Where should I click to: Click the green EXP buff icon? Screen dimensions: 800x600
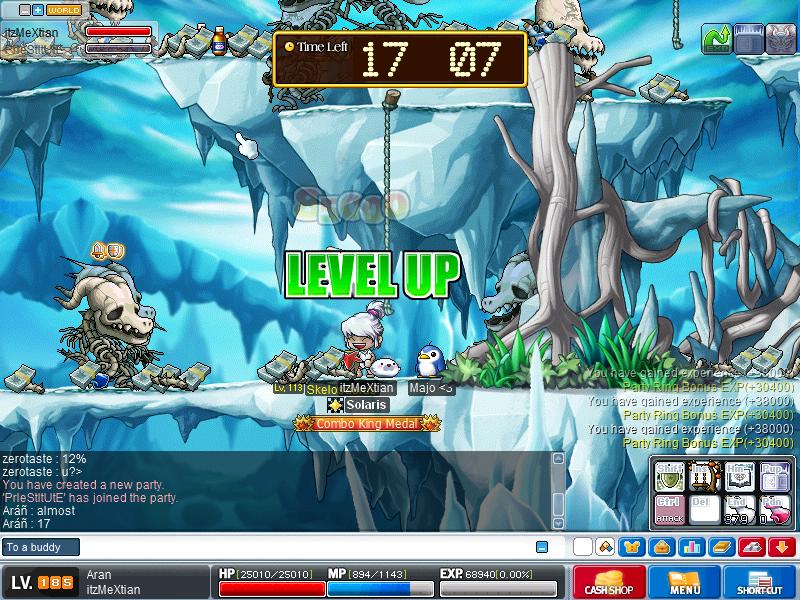[716, 39]
